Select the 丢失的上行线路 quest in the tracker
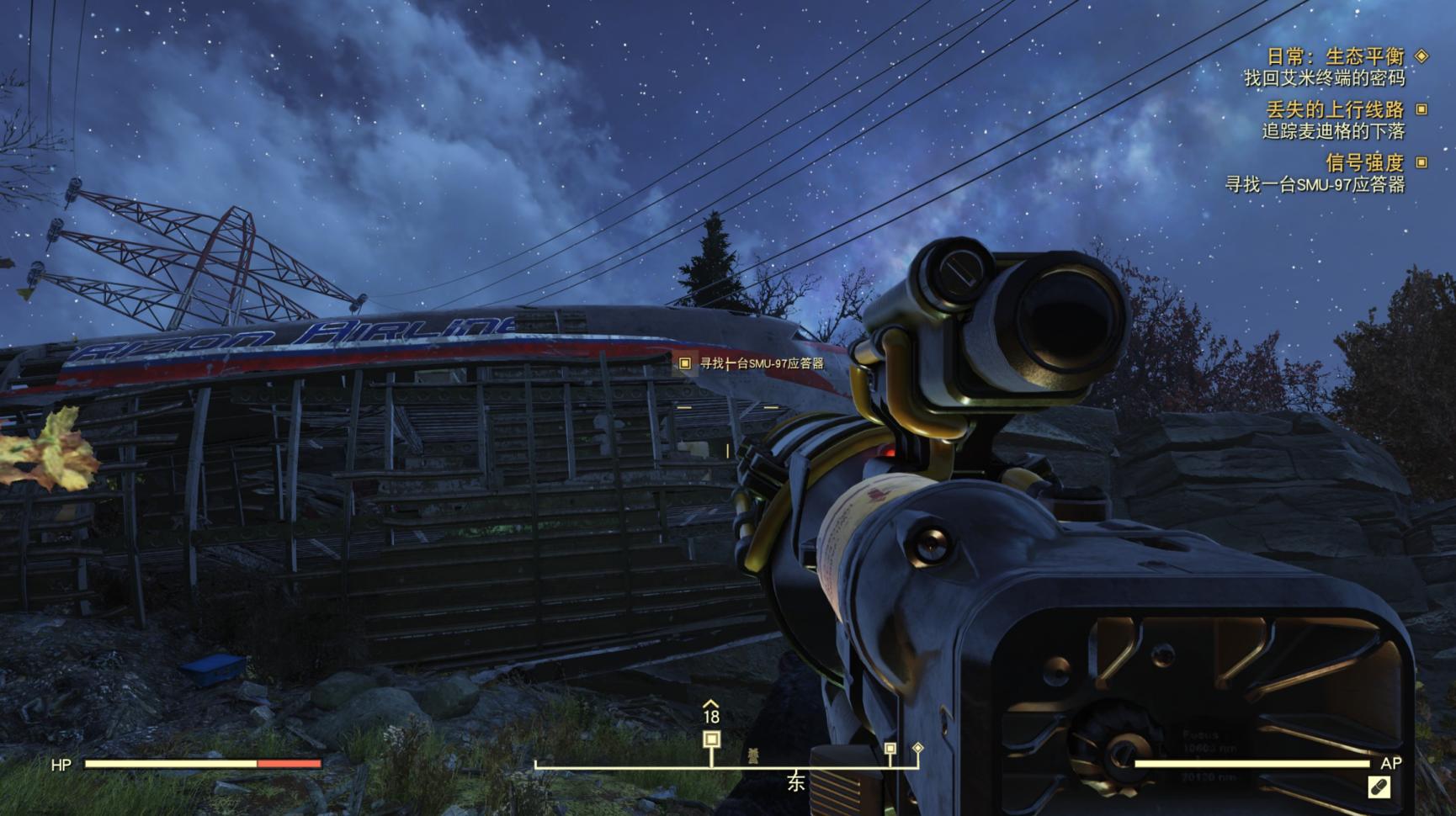The image size is (1456, 816). [1335, 109]
